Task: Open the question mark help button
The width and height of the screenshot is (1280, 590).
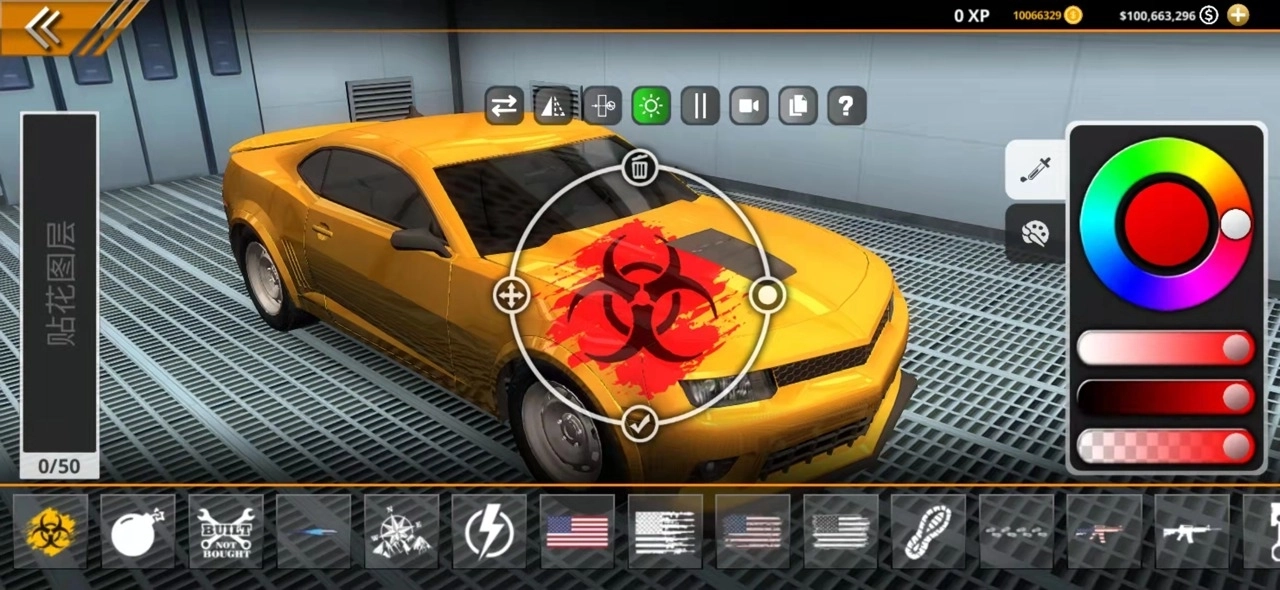Action: [846, 106]
